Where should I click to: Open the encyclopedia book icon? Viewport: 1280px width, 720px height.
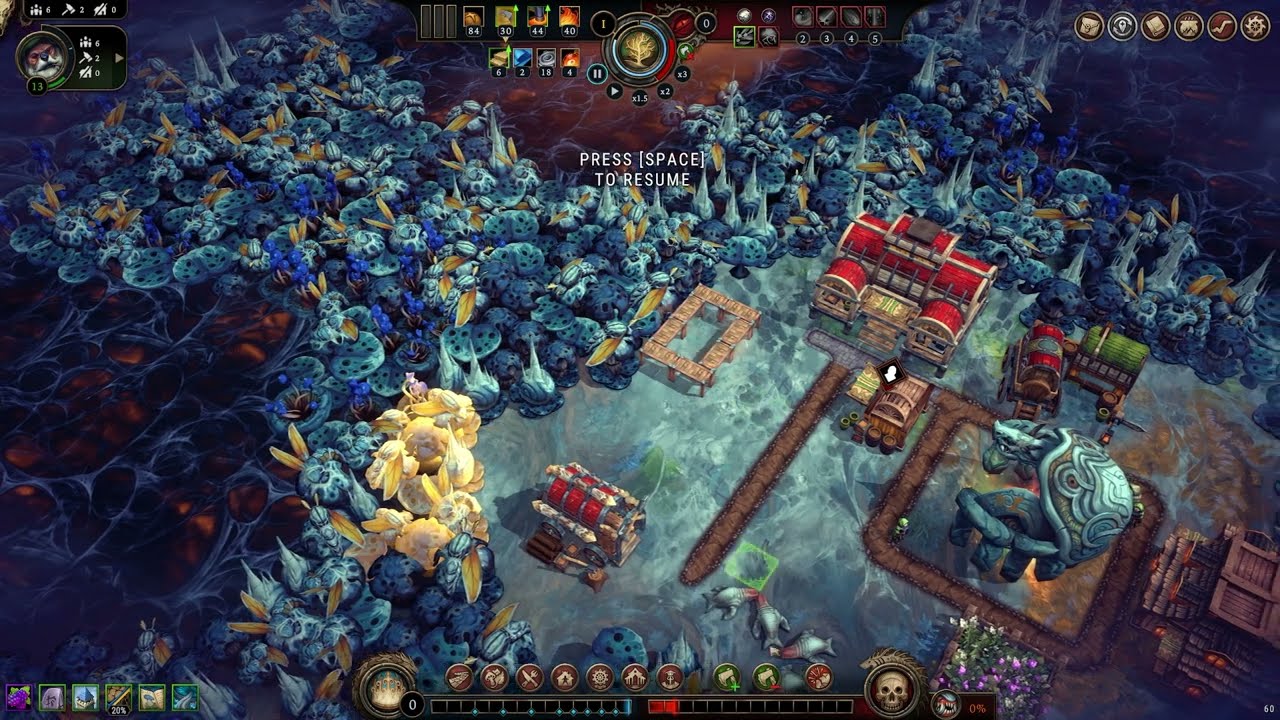[1155, 27]
